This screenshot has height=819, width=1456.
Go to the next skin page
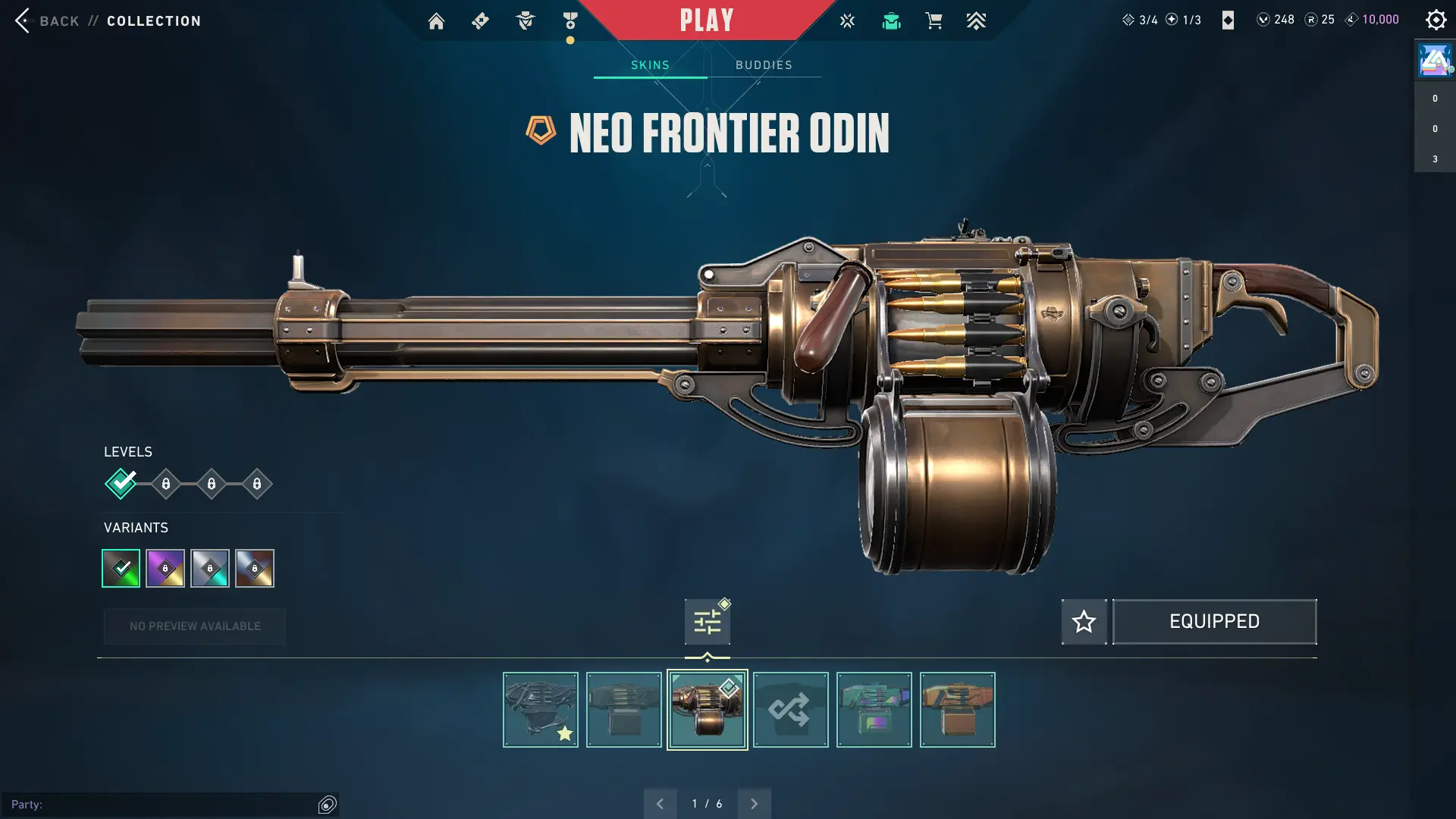tap(754, 804)
